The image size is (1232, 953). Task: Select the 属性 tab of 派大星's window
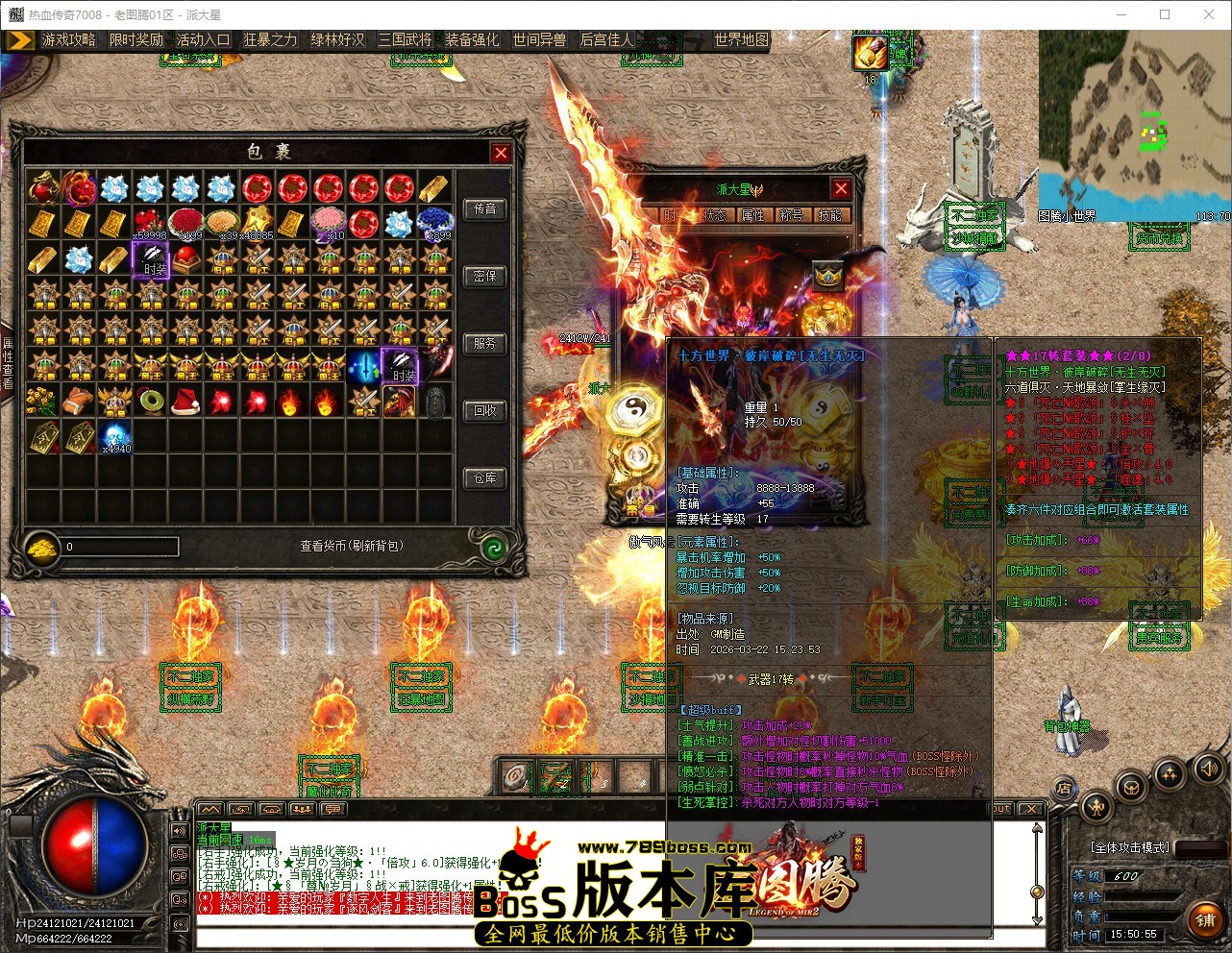[752, 215]
